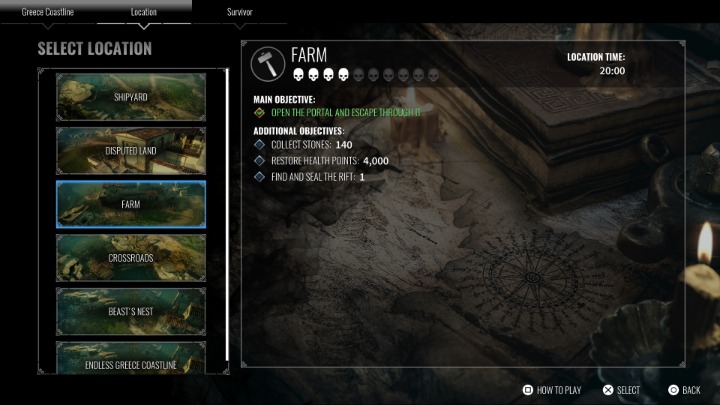
Task: Go back to the previous screen
Action: pyautogui.click(x=685, y=390)
